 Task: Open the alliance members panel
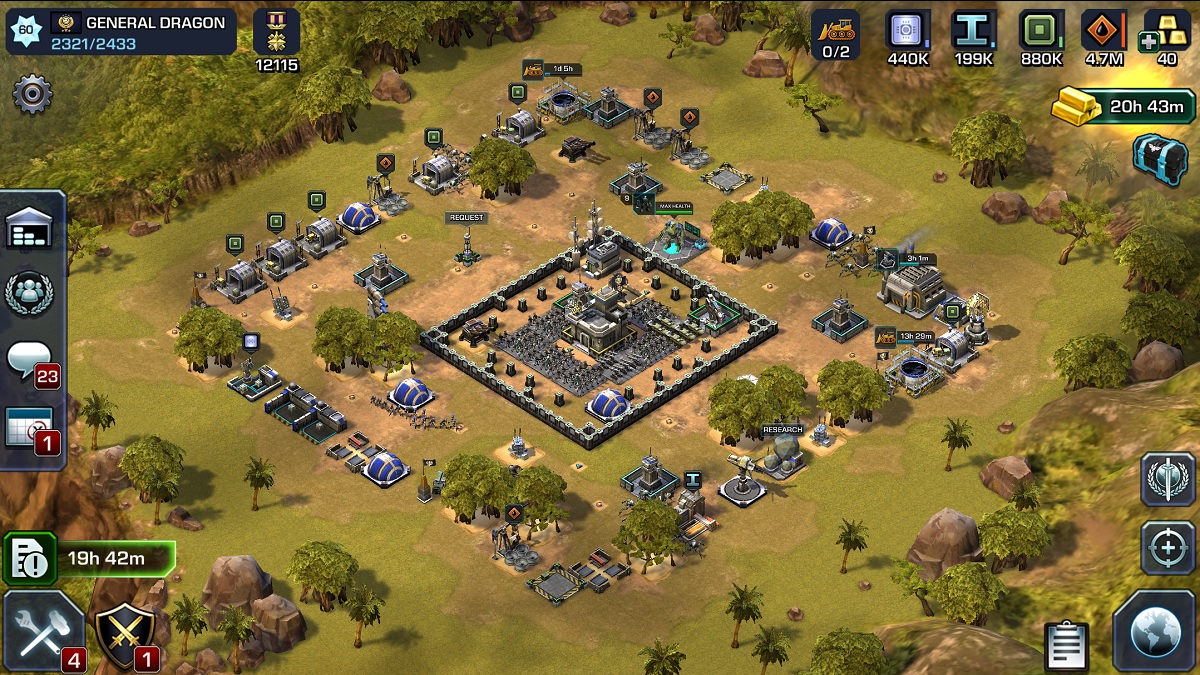30,293
